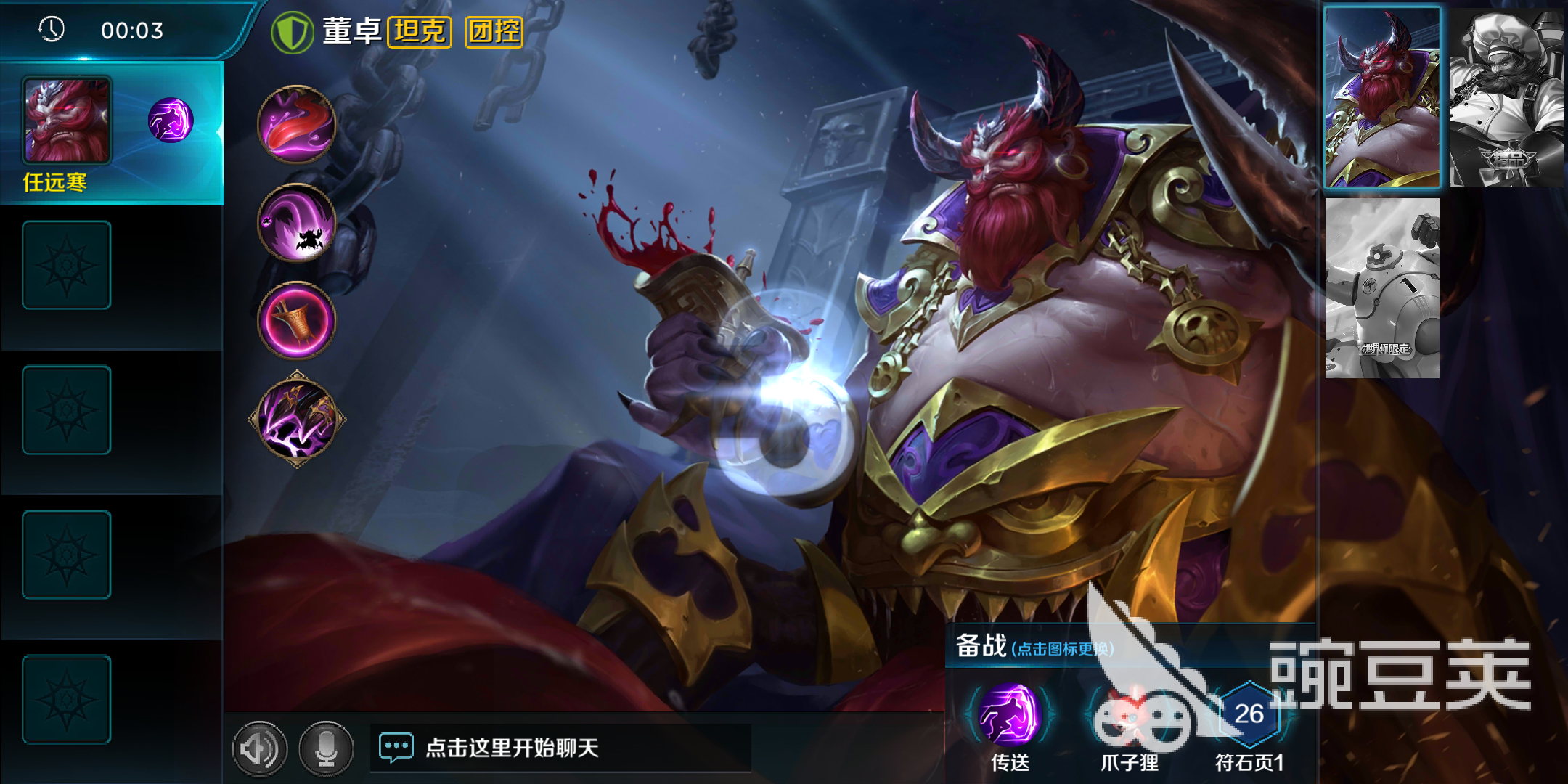Toggle the microphone voice button
1568x784 pixels.
326,748
